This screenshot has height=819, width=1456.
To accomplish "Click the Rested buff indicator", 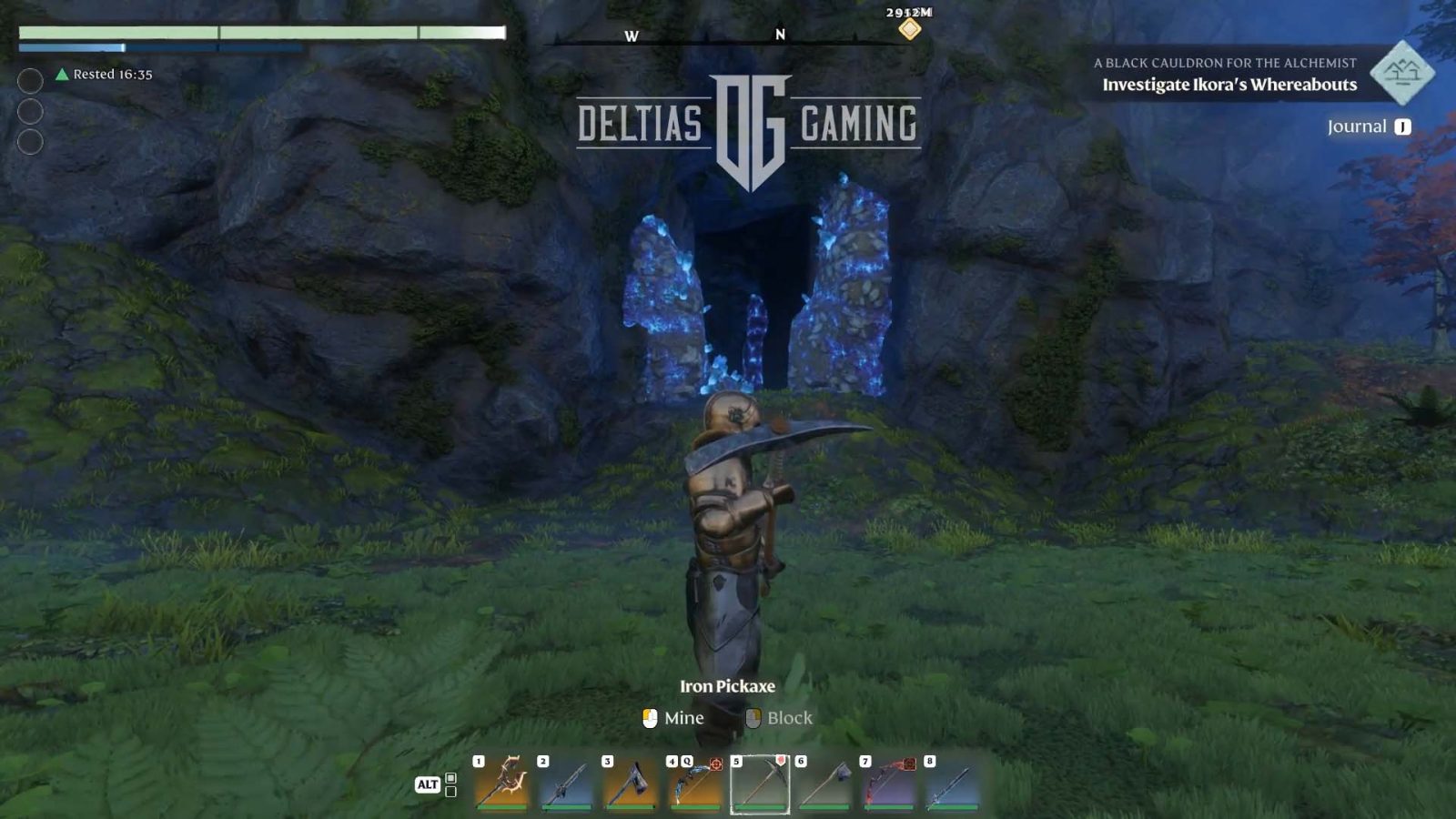I will click(104, 75).
